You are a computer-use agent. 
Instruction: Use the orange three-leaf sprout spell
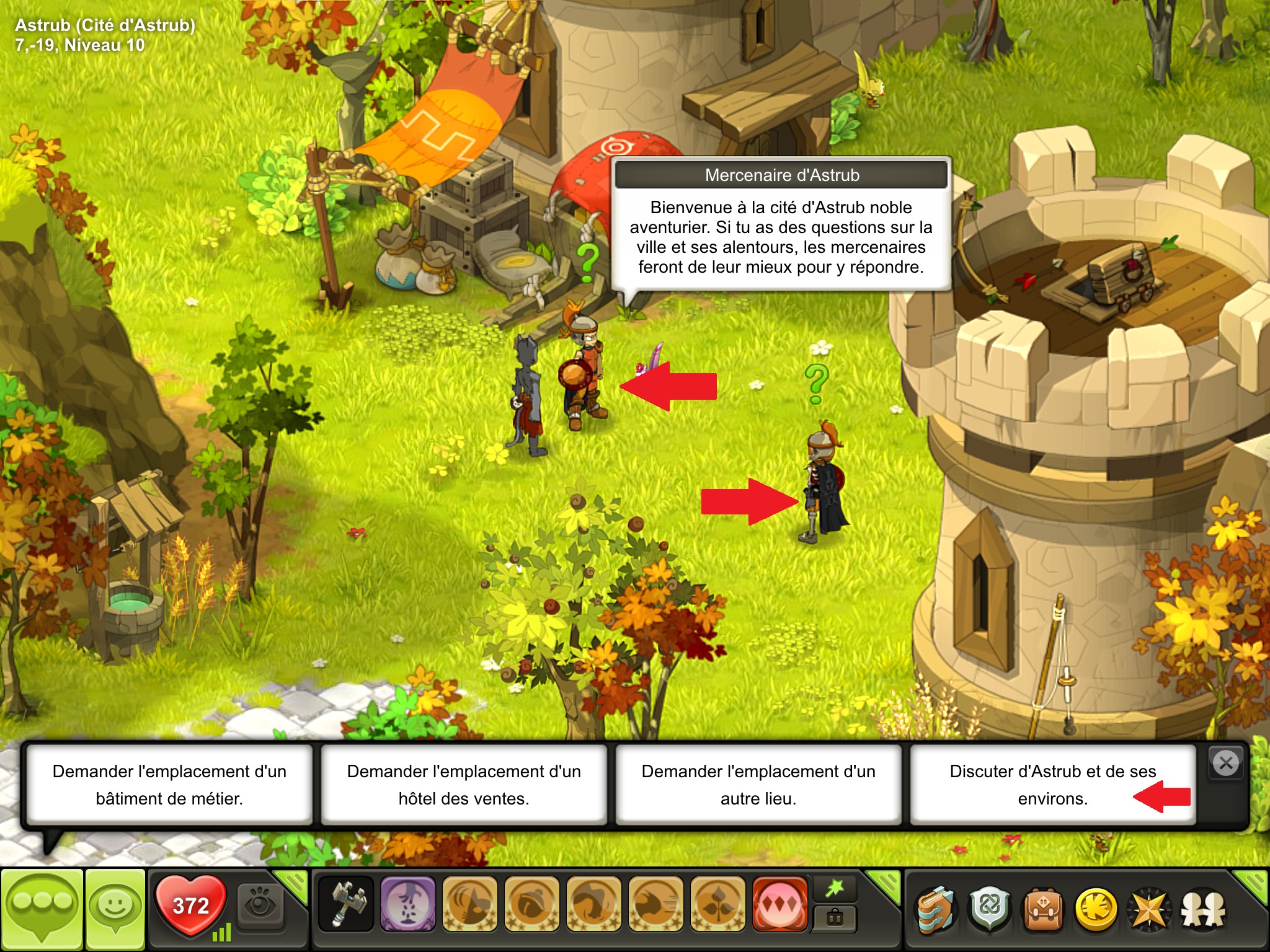tap(717, 904)
